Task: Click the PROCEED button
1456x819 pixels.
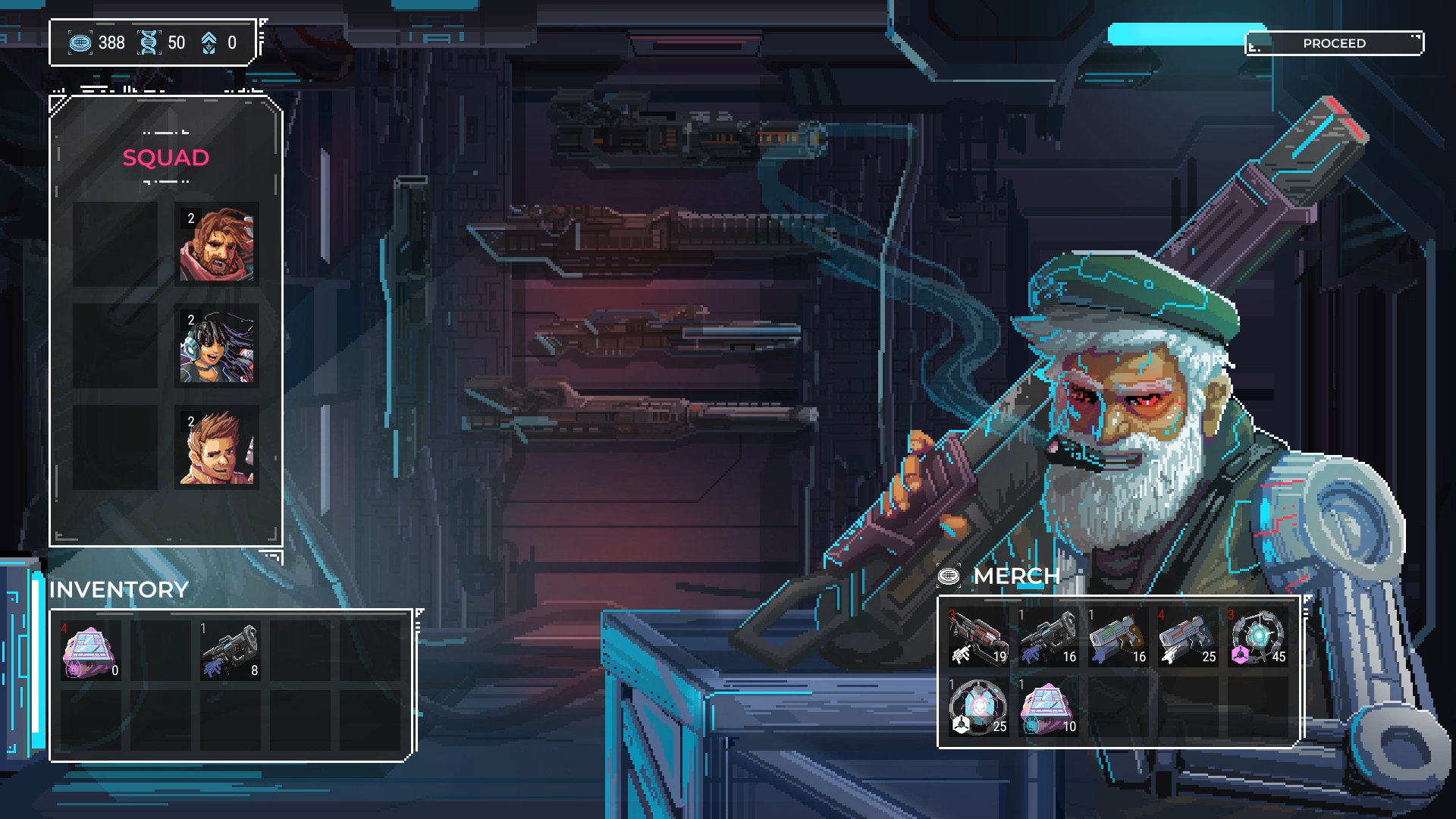Action: [1334, 43]
